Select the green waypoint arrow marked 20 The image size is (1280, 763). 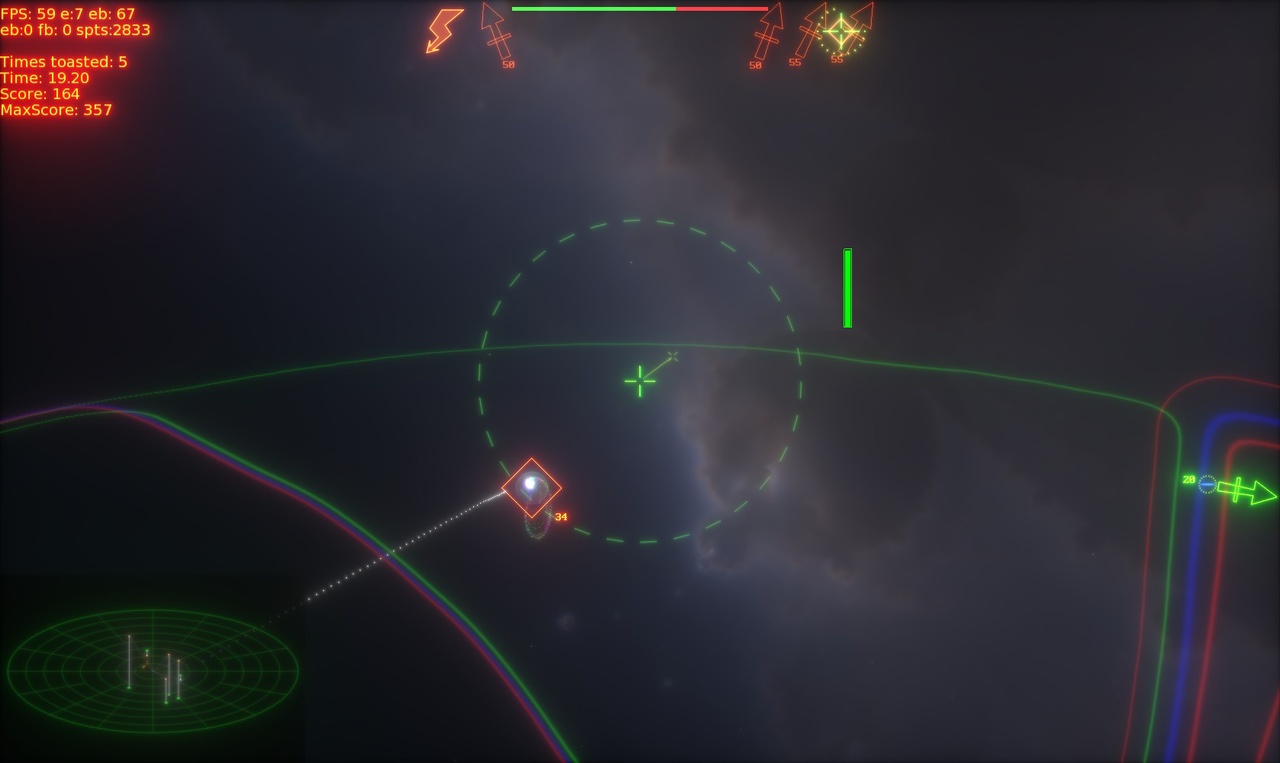pyautogui.click(x=1245, y=493)
